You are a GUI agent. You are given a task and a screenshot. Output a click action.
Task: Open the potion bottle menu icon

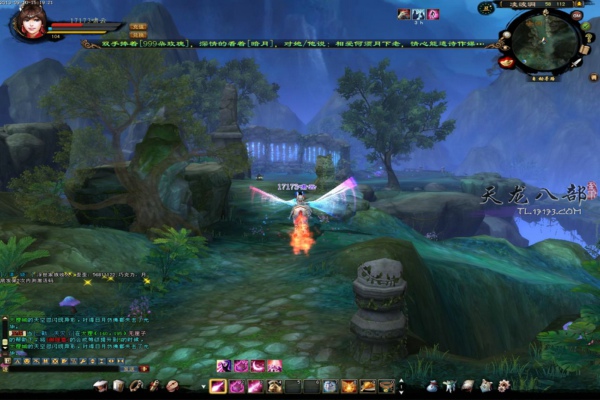(432, 386)
